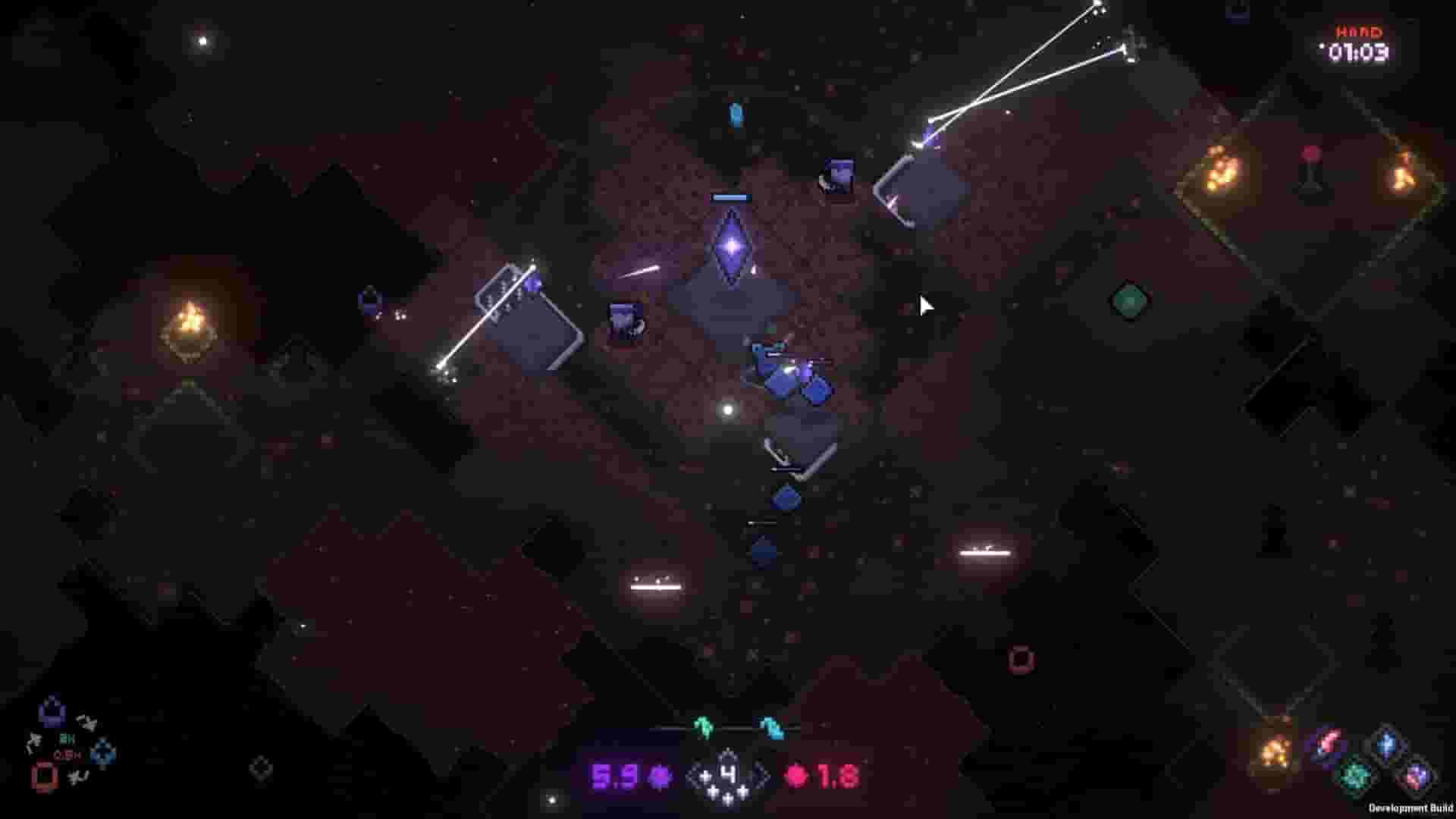Click the pink gem icon in the bottom-right corner
This screenshot has width=1456, height=819.
click(1329, 739)
